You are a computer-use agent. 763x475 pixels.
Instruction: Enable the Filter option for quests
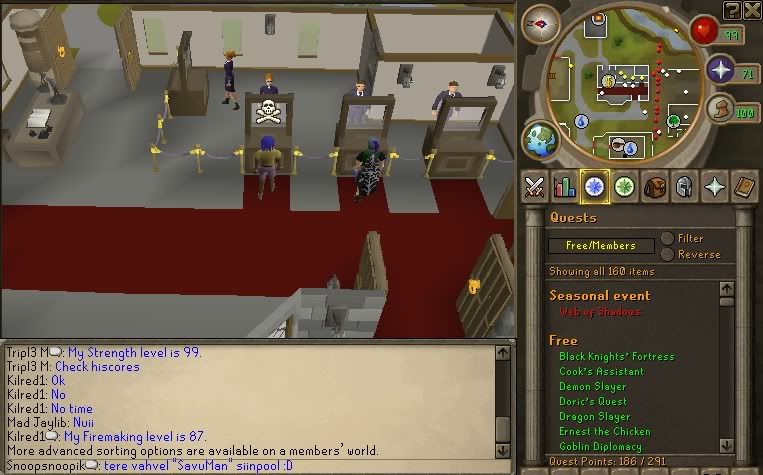667,239
